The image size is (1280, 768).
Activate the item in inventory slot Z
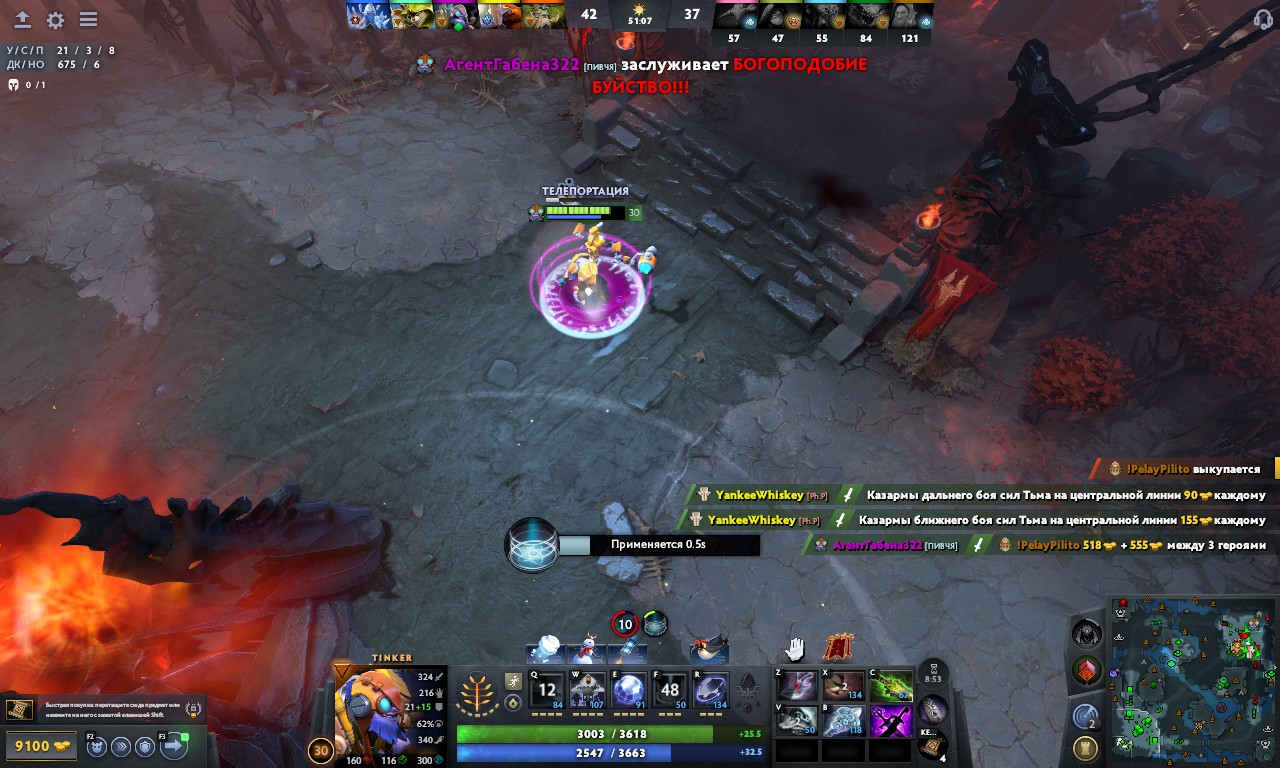click(x=797, y=686)
